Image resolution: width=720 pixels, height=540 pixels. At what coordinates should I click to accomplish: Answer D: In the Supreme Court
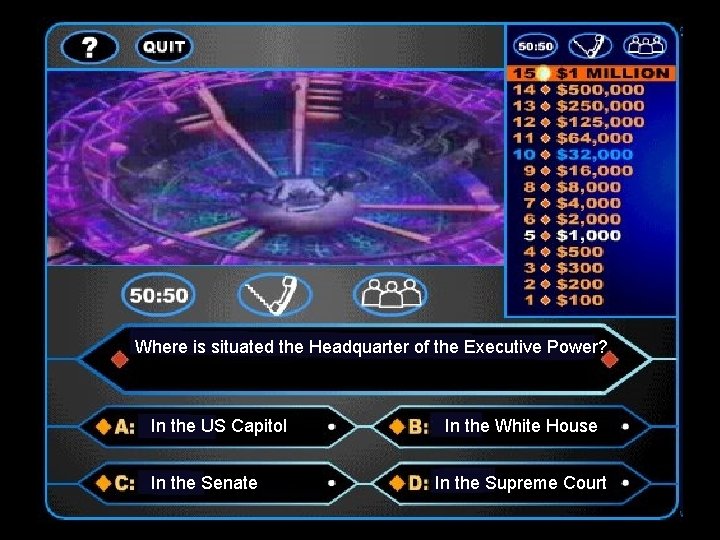520,483
